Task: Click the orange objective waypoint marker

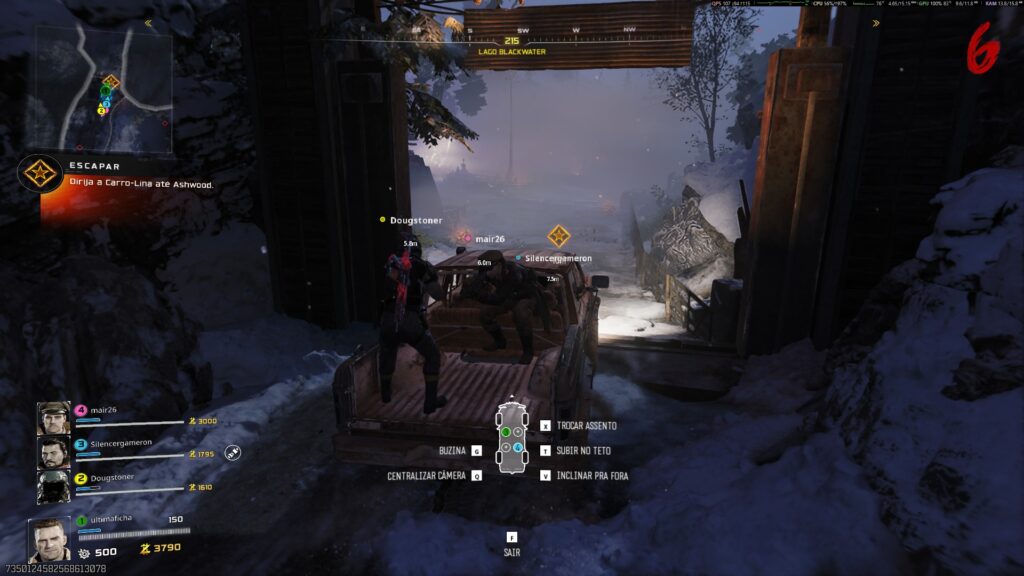Action: (558, 236)
